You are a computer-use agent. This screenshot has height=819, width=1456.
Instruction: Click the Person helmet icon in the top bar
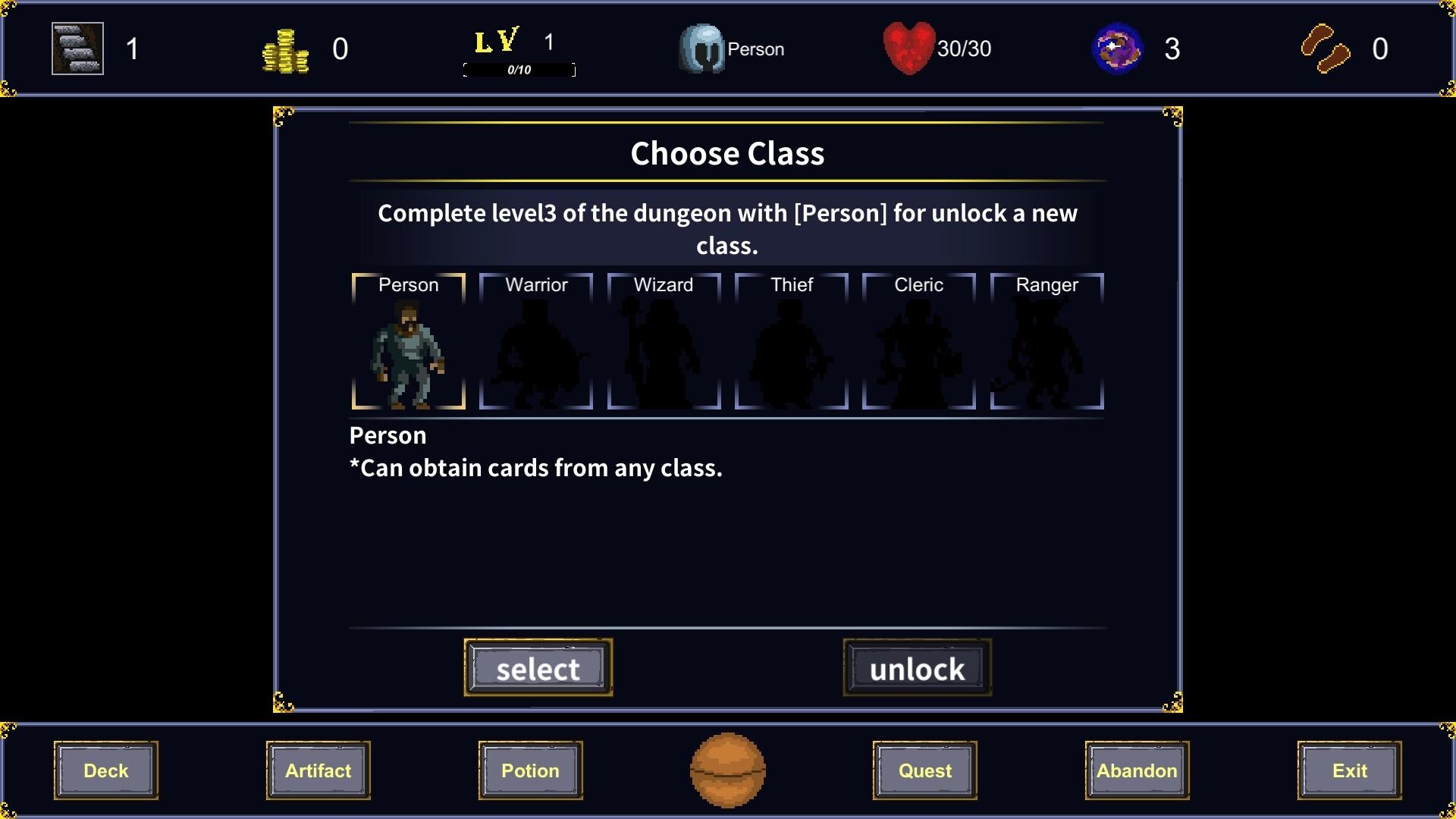coord(701,49)
